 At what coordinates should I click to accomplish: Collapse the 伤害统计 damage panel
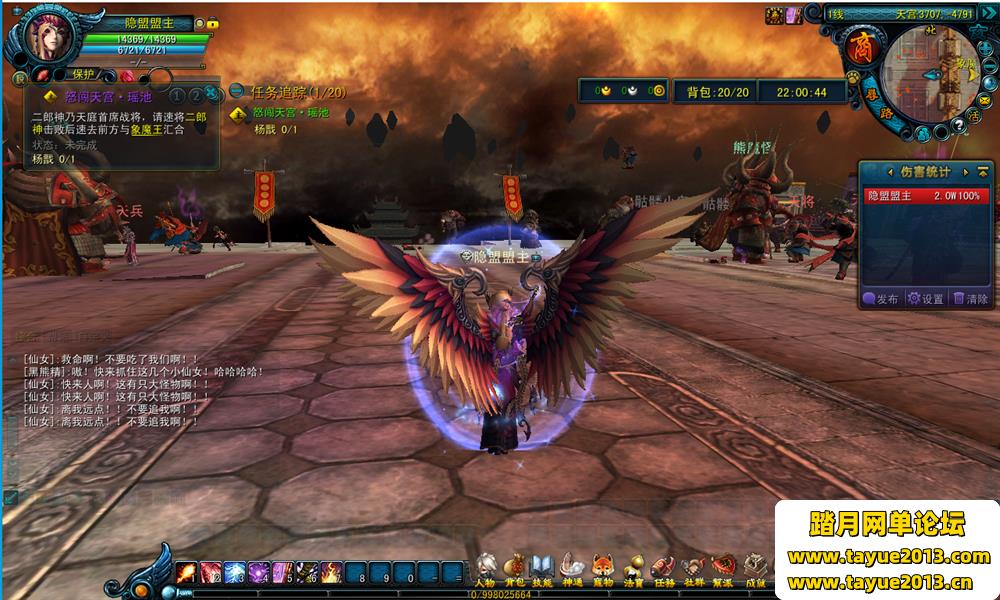(982, 172)
